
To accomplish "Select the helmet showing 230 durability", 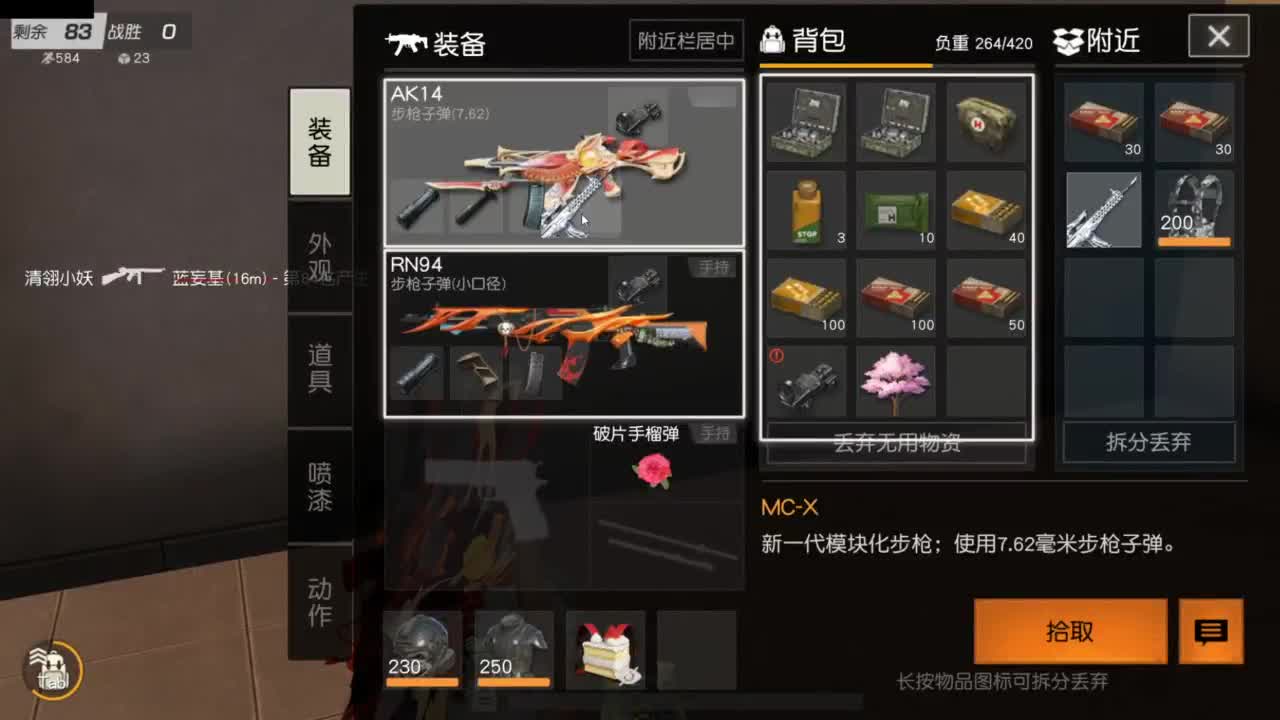I will coord(423,650).
